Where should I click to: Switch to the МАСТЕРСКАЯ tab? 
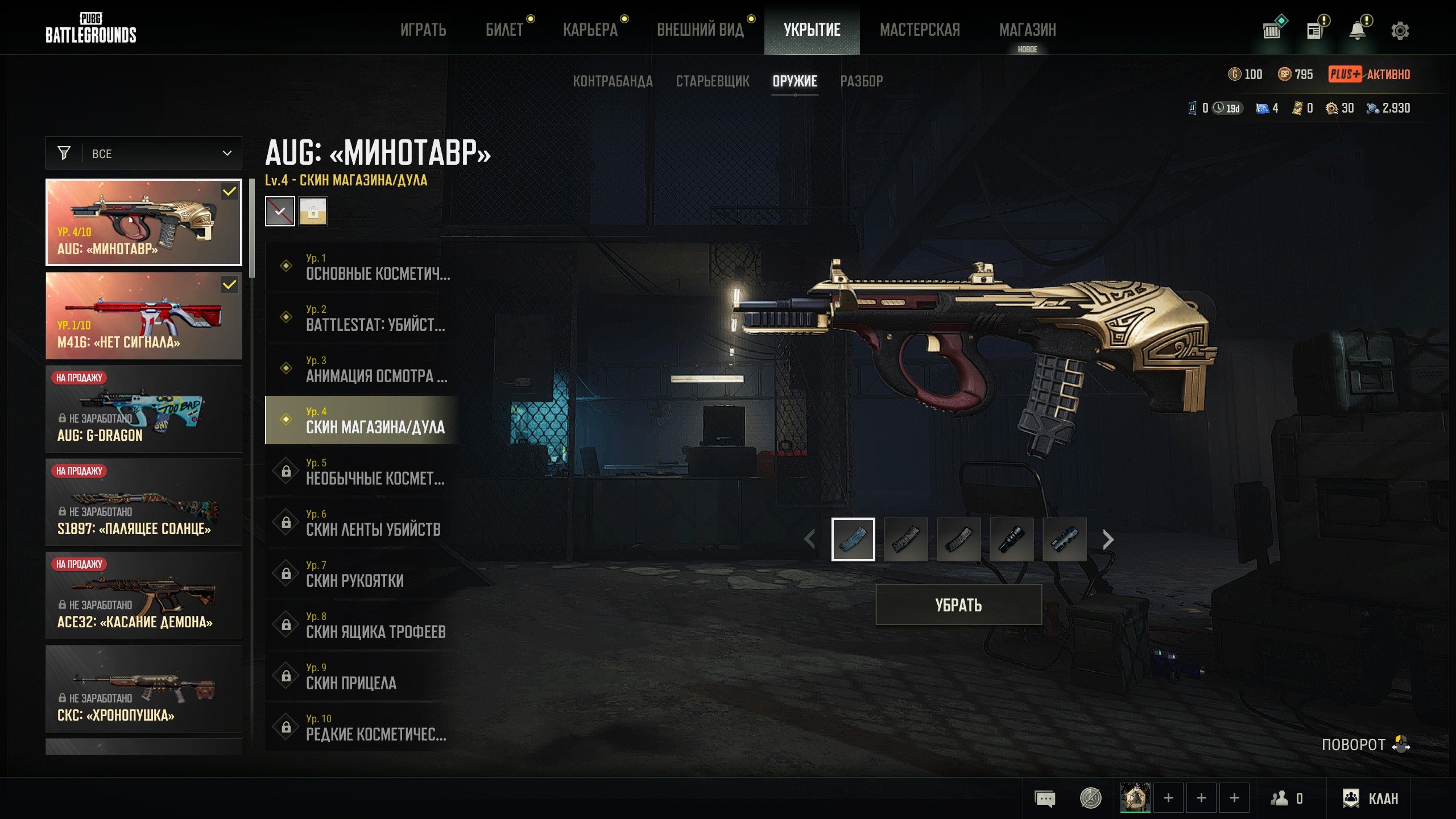920,30
